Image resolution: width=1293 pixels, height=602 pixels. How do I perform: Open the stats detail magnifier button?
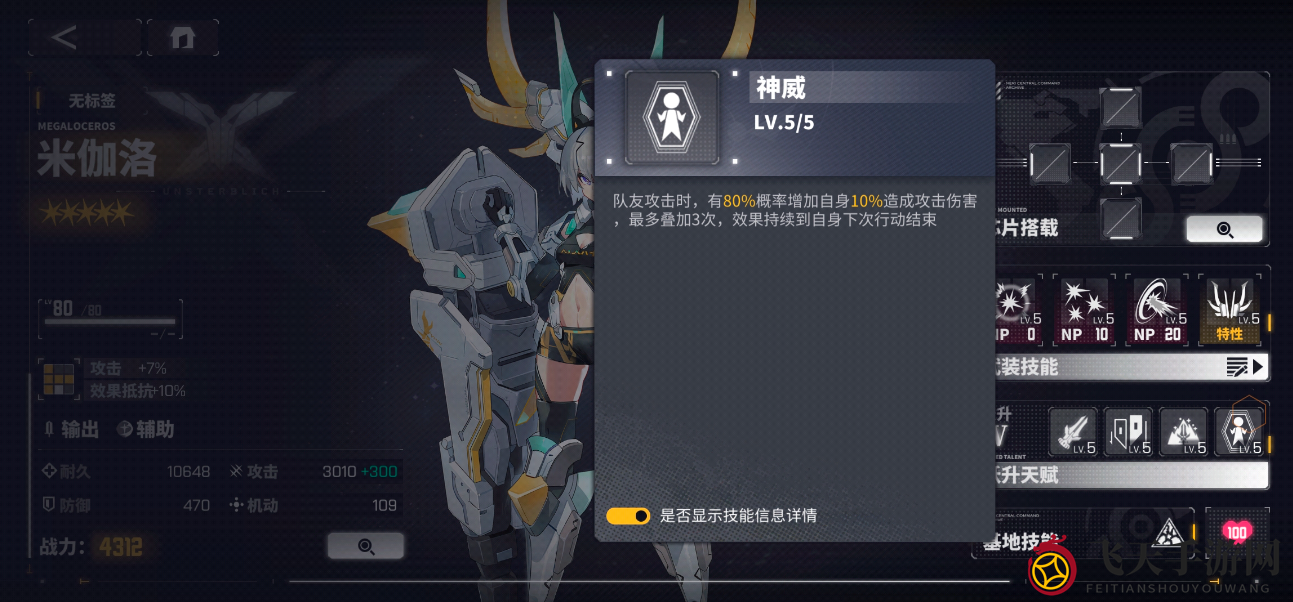click(365, 546)
